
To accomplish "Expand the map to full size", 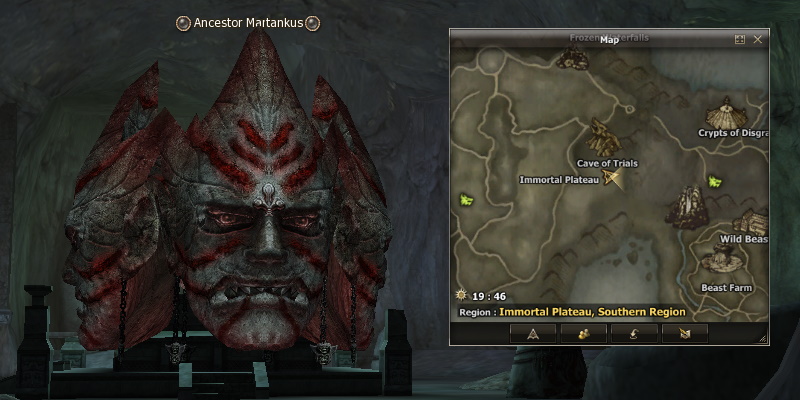I will point(740,39).
